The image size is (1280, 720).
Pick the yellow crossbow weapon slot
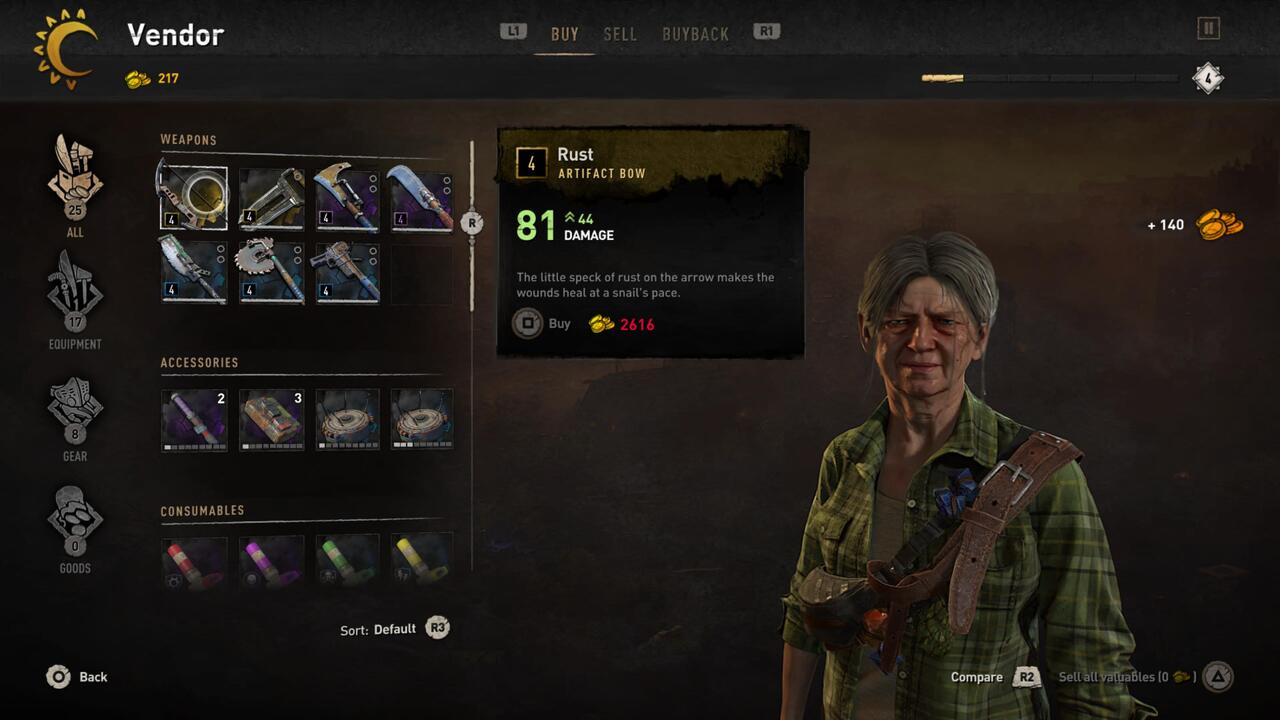[271, 198]
